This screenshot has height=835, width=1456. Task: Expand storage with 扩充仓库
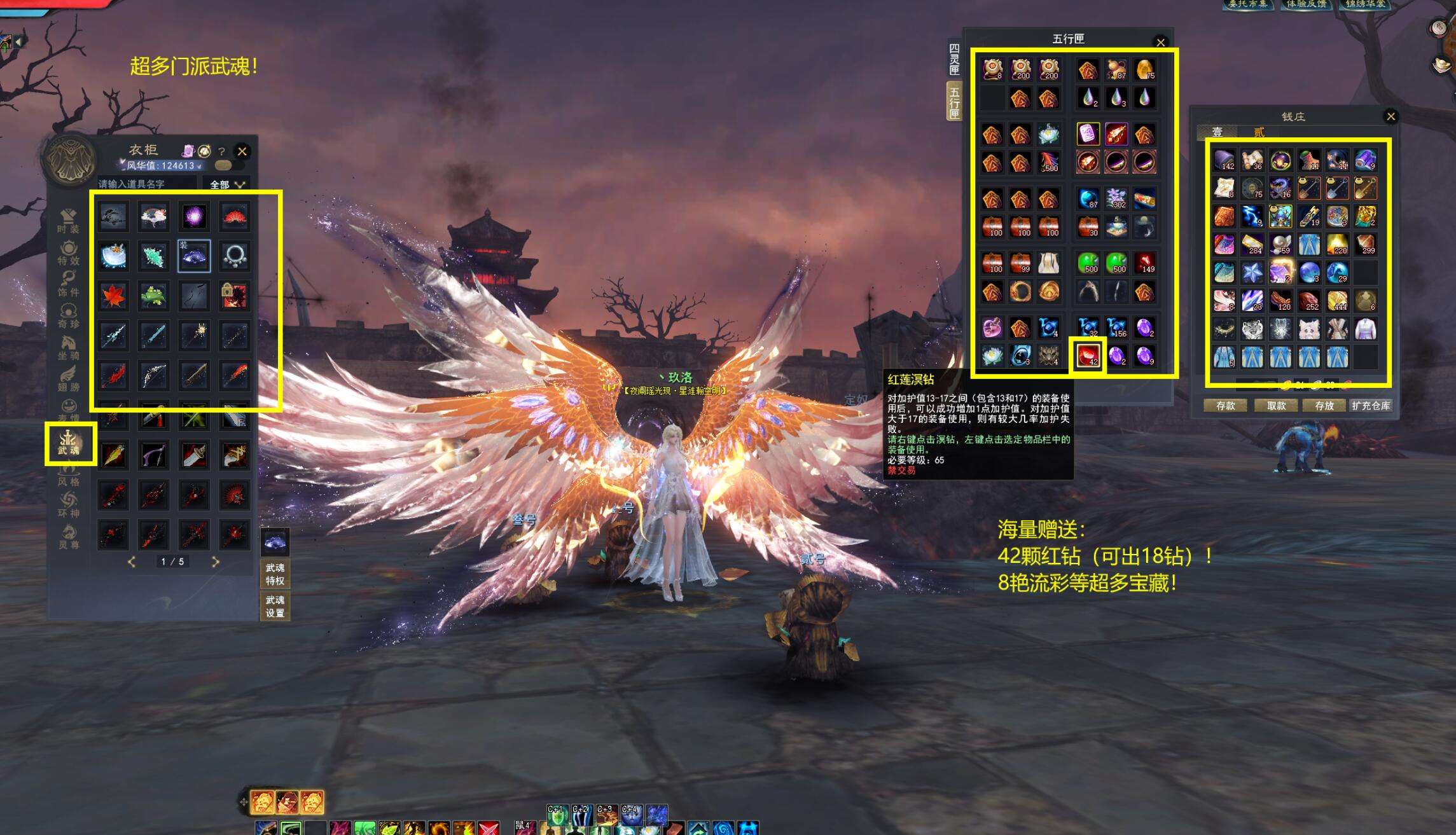pos(1371,406)
